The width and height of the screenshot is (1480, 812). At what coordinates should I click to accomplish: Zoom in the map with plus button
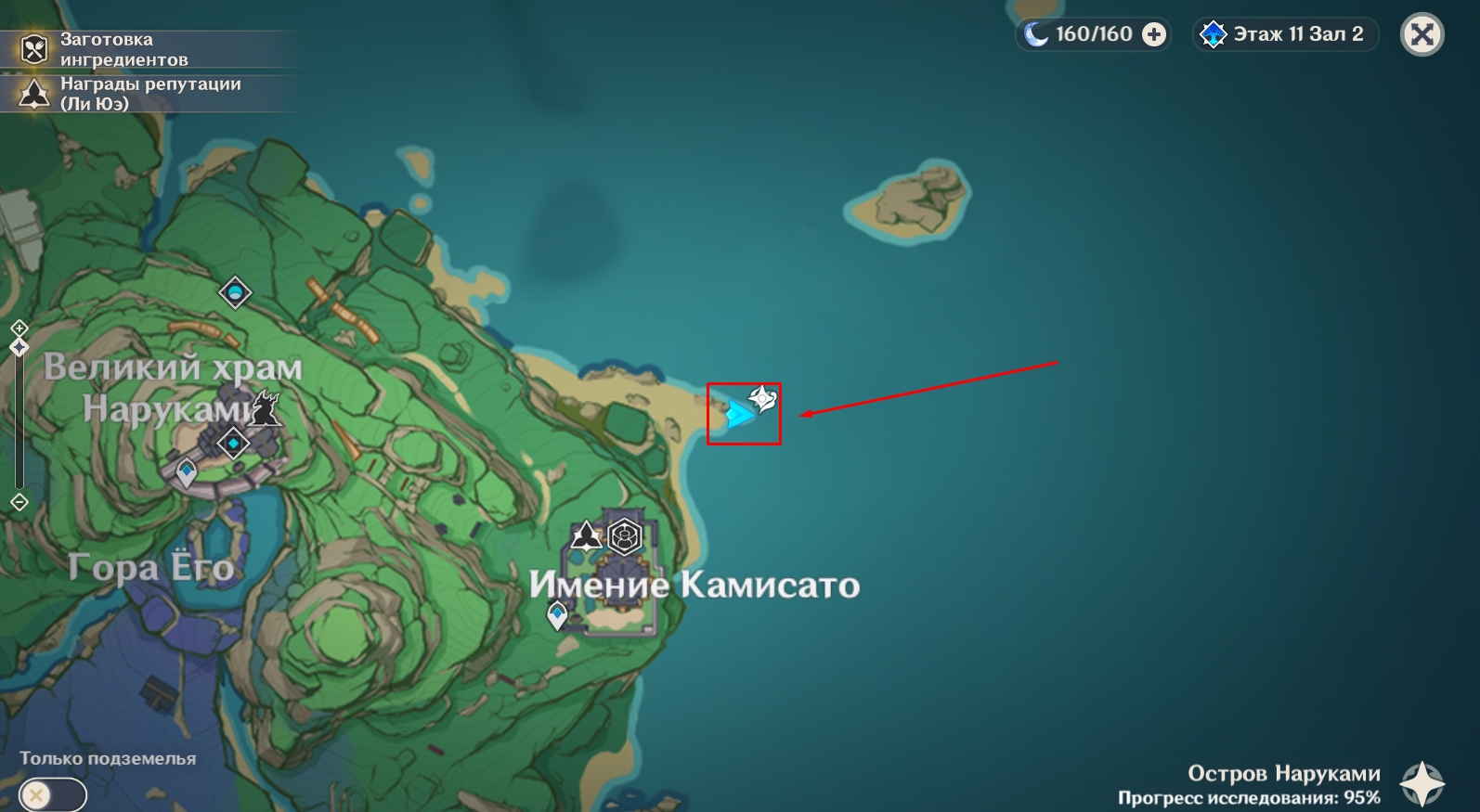point(19,328)
